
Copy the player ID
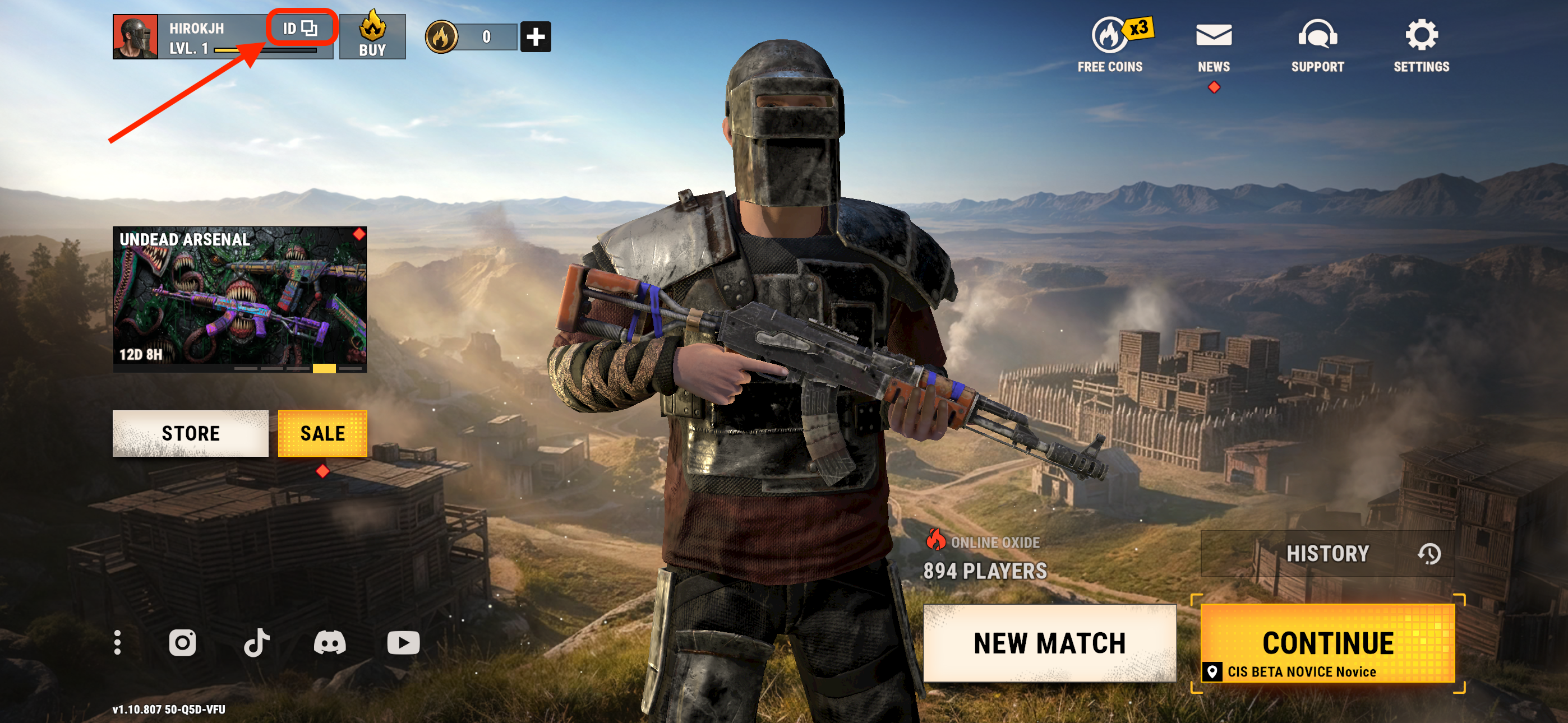click(300, 28)
